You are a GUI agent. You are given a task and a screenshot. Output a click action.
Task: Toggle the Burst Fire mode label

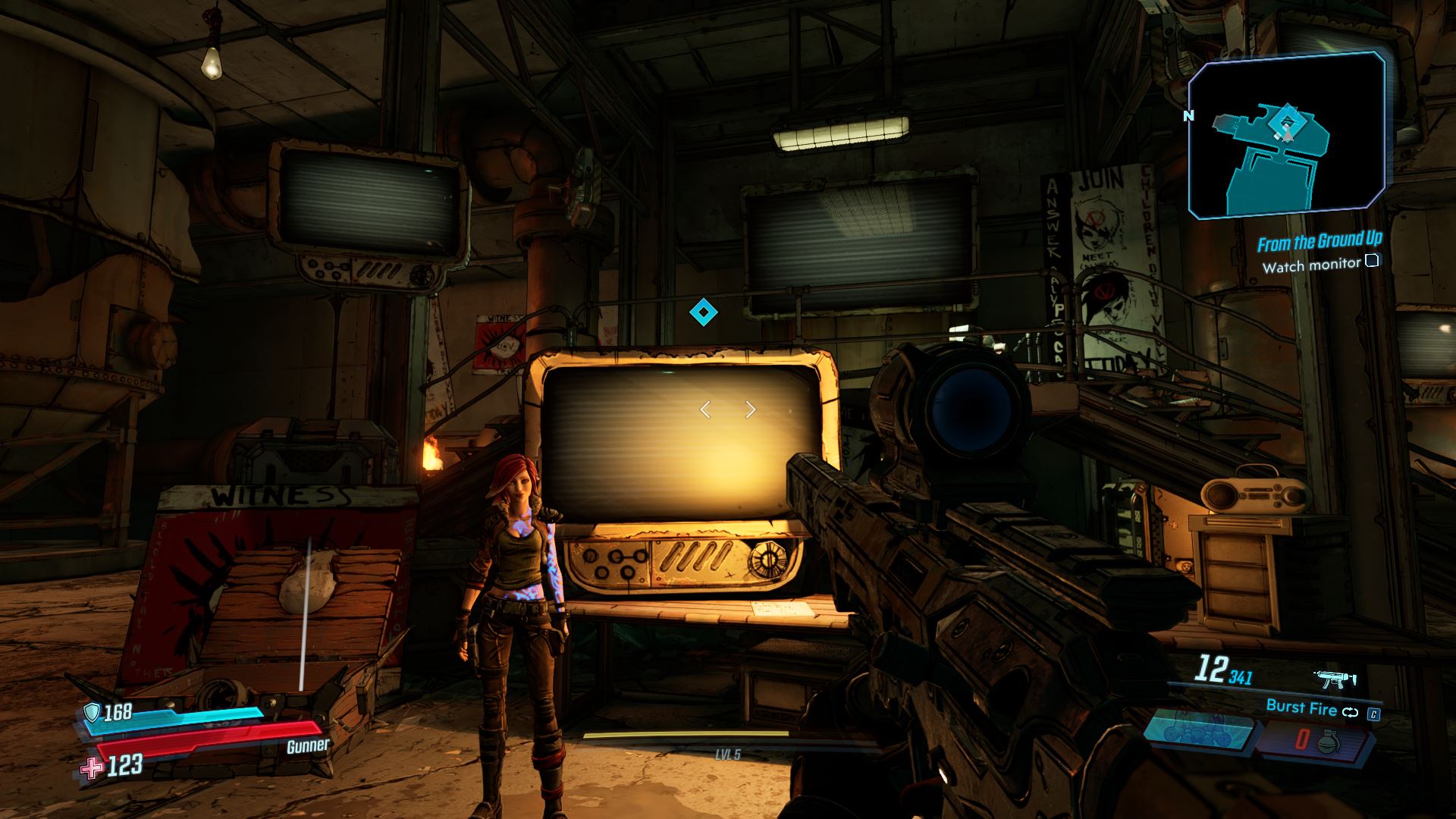coord(1301,708)
